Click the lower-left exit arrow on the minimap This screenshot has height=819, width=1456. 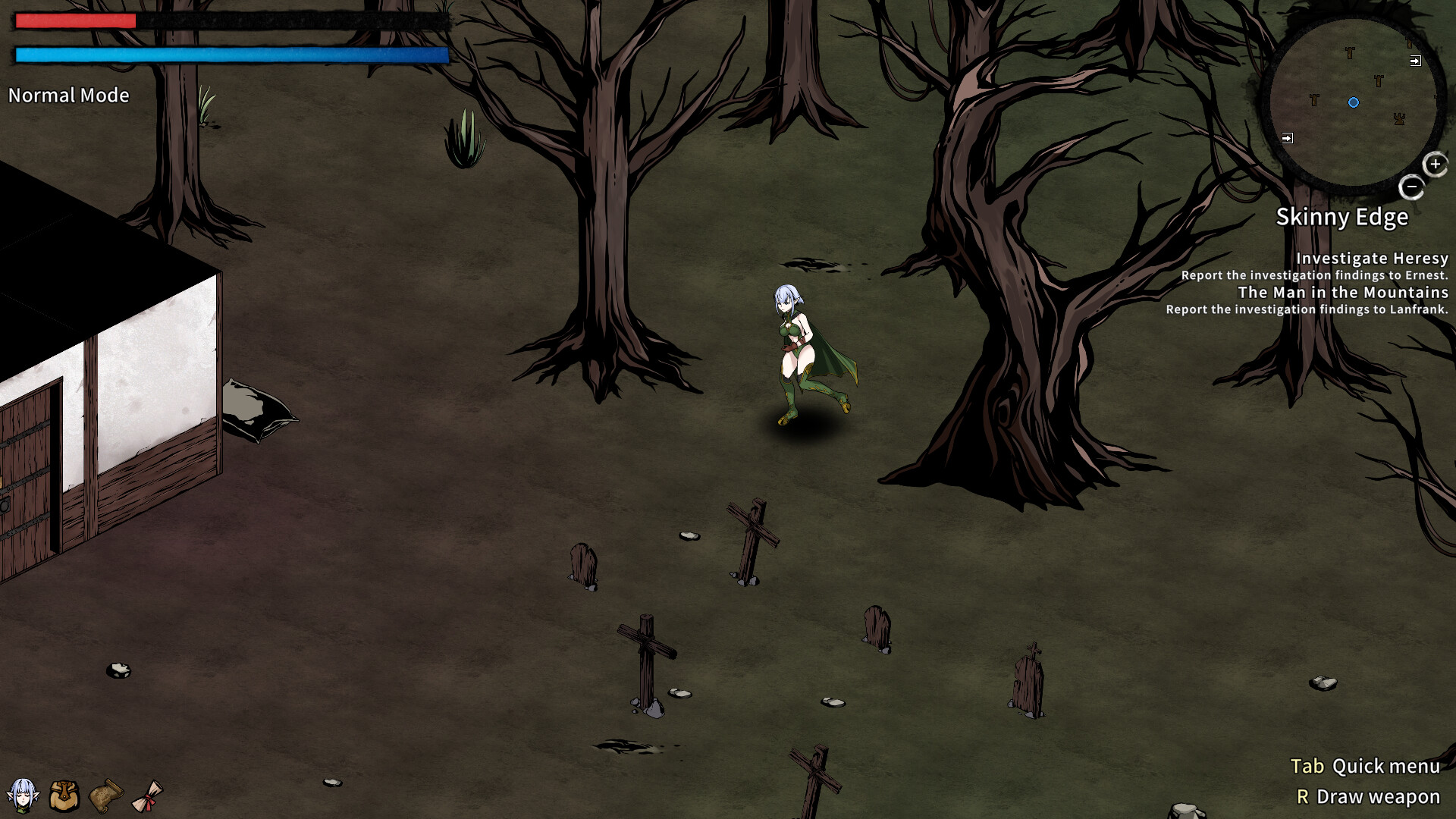[1287, 138]
